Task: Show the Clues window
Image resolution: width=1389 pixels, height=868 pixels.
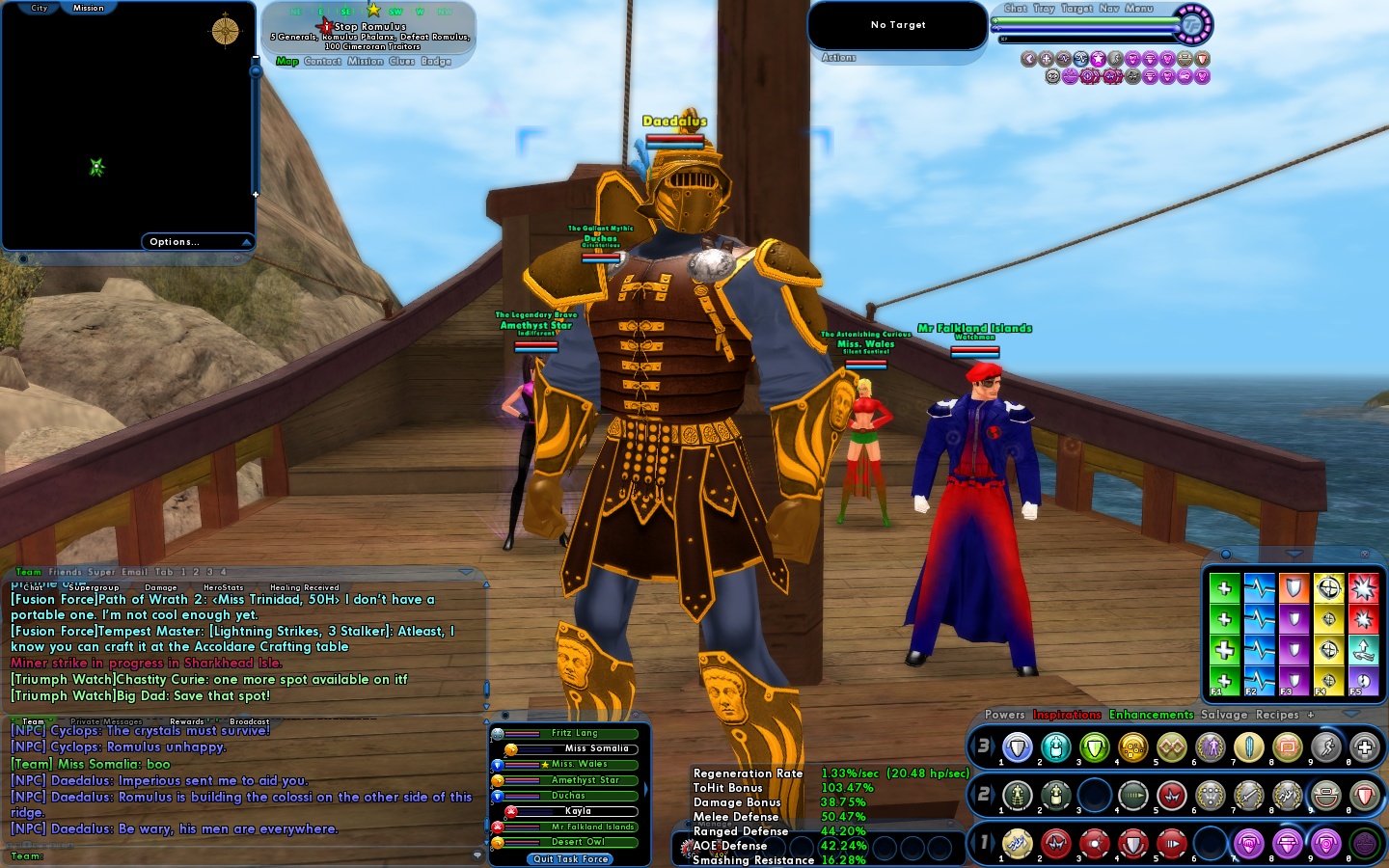Action: click(401, 62)
